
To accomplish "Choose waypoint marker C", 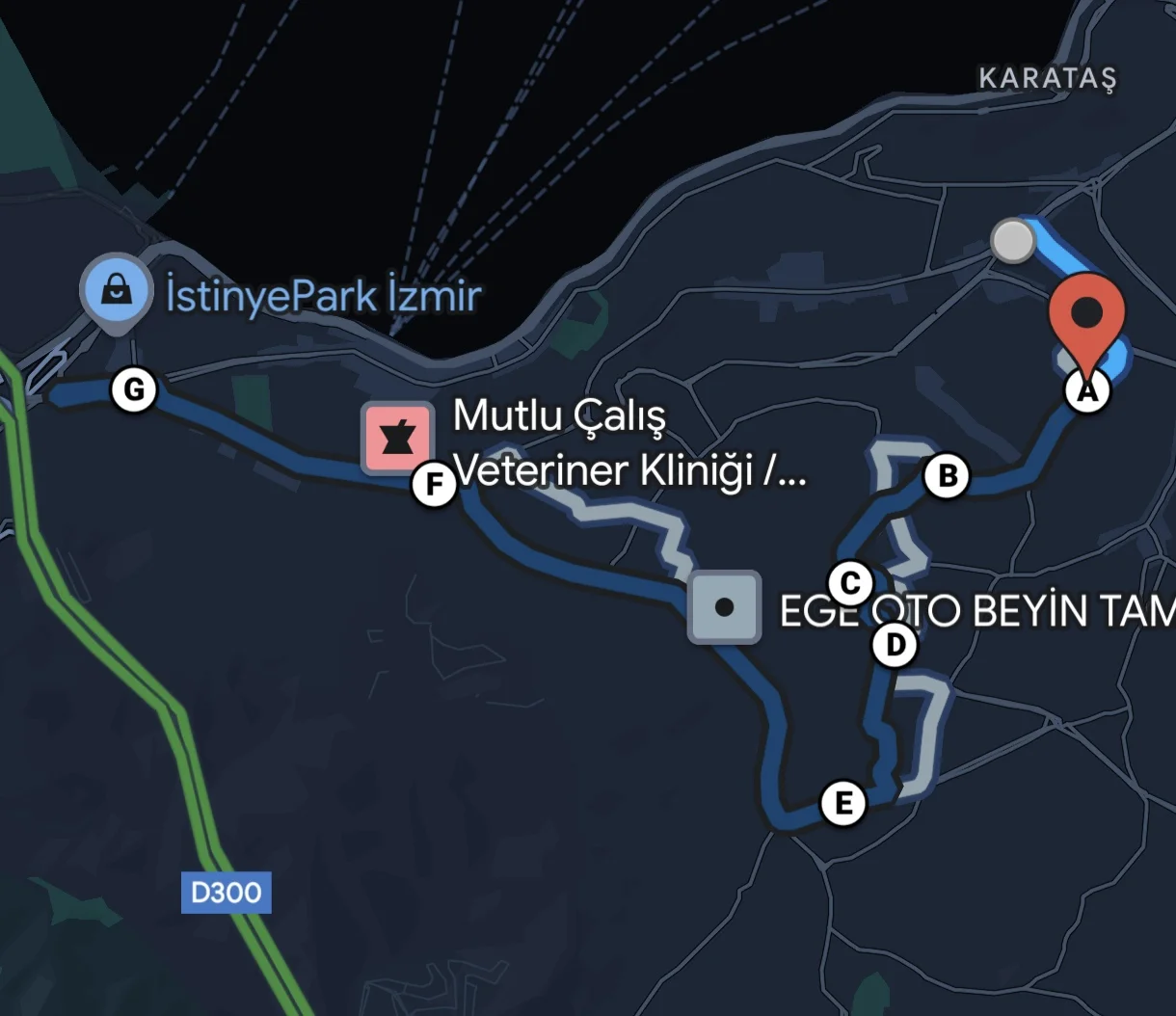I will click(x=850, y=583).
